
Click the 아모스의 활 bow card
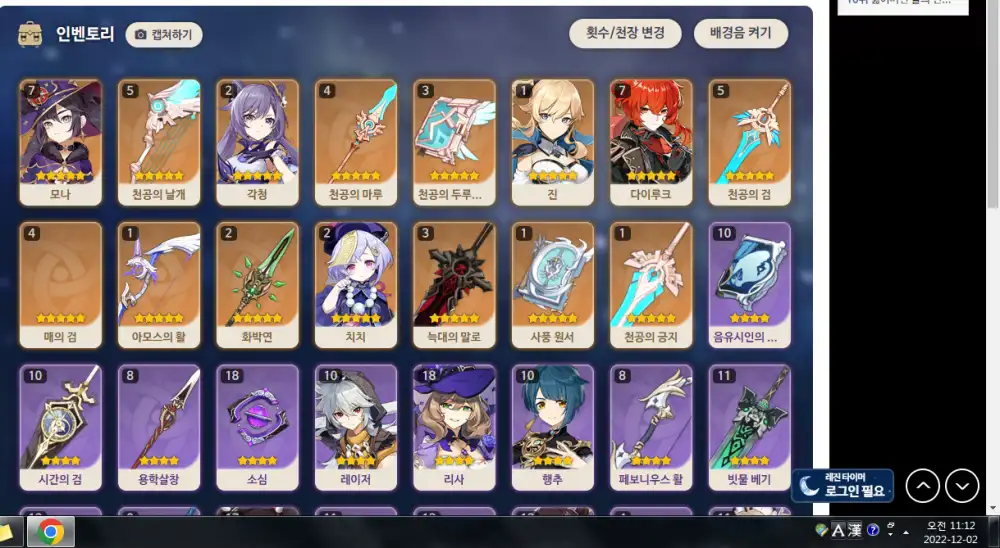(x=159, y=285)
